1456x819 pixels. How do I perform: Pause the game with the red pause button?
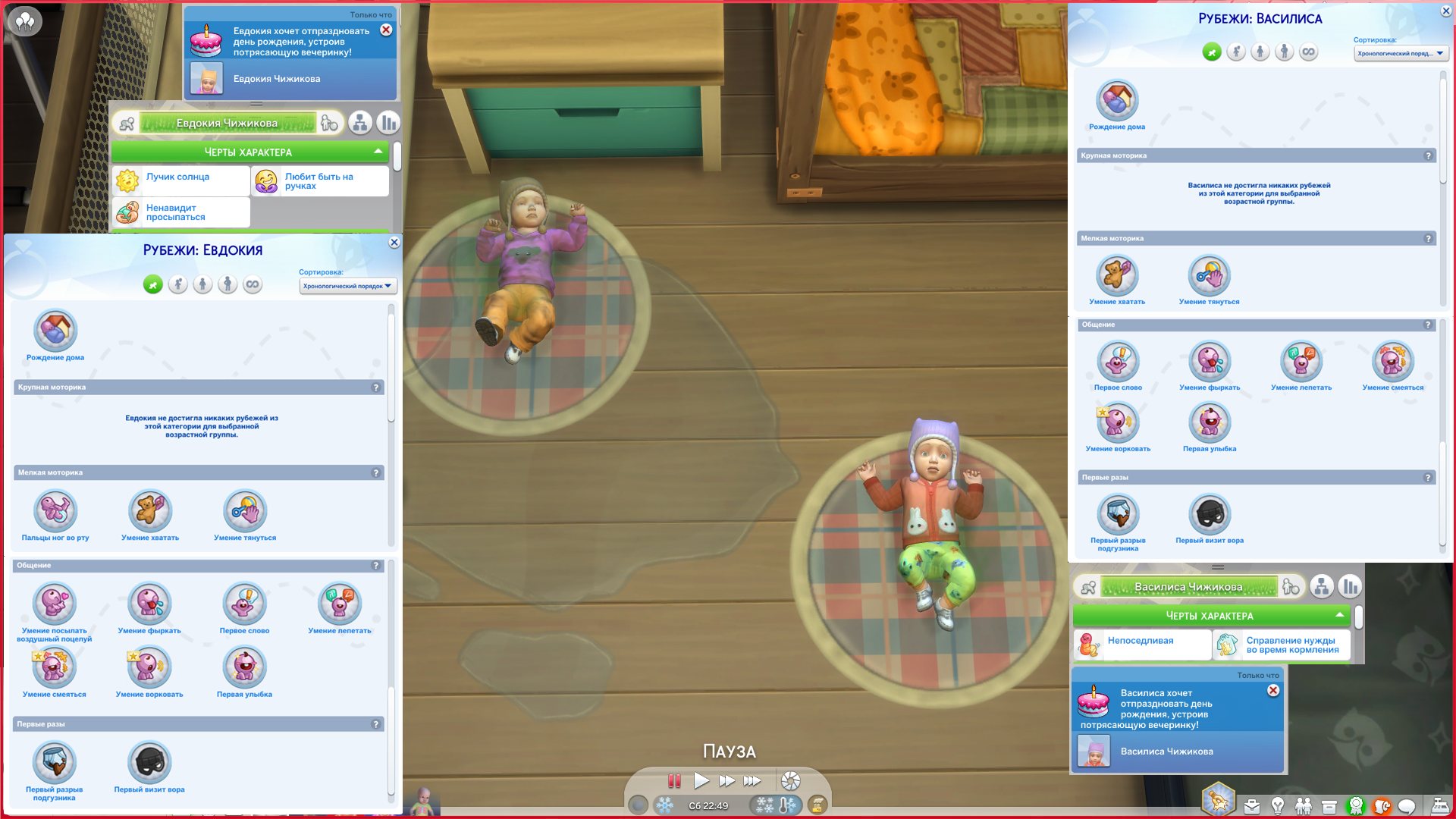[x=673, y=780]
